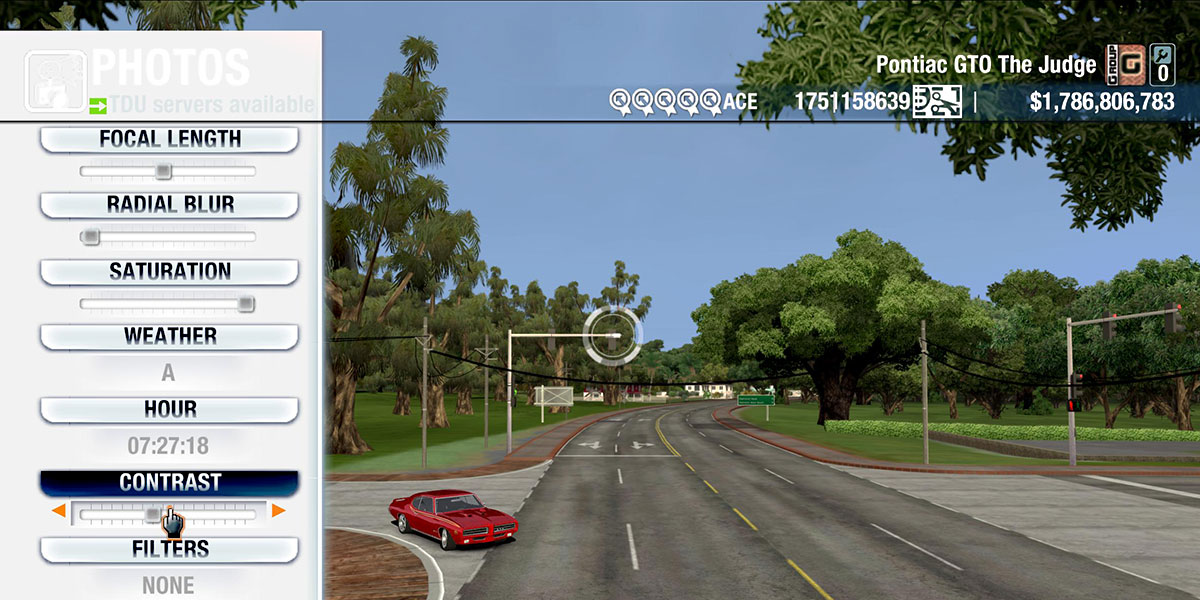Open the Filters option
The height and width of the screenshot is (600, 1200).
pyautogui.click(x=169, y=549)
